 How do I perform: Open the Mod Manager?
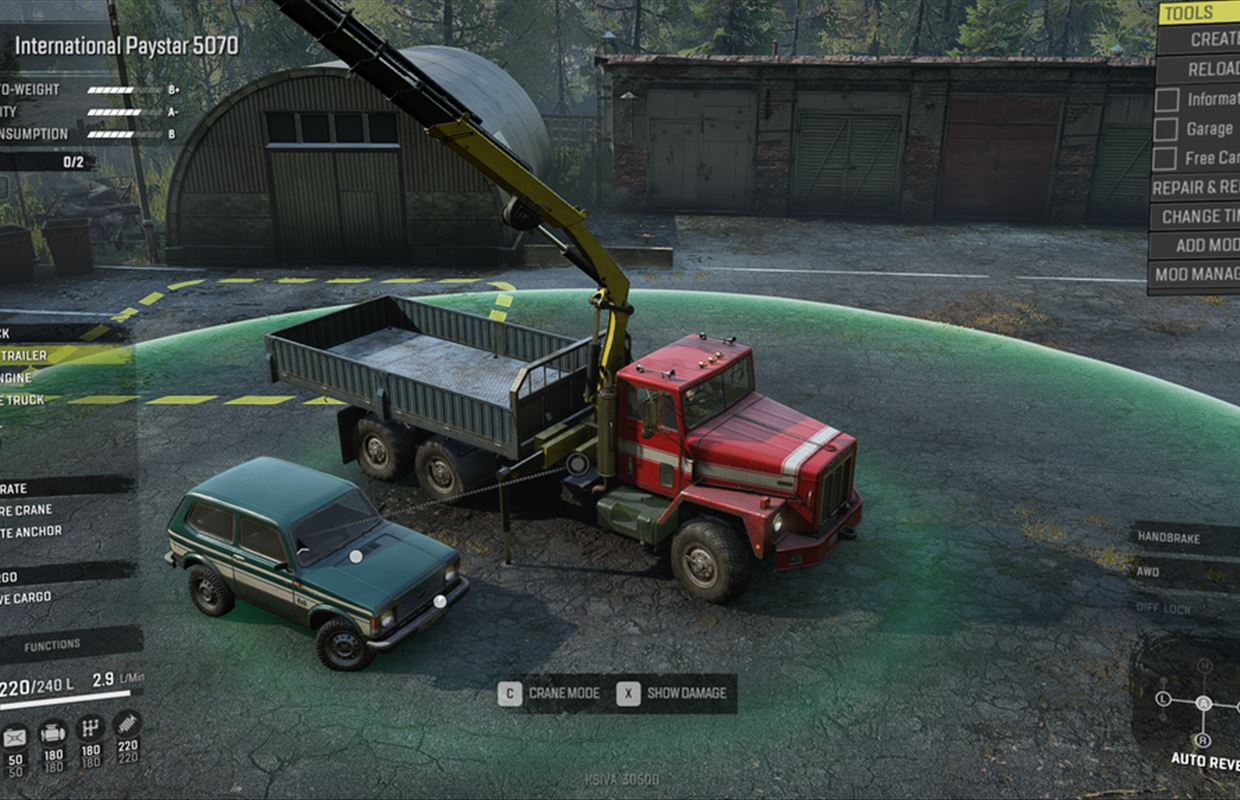tap(1196, 274)
